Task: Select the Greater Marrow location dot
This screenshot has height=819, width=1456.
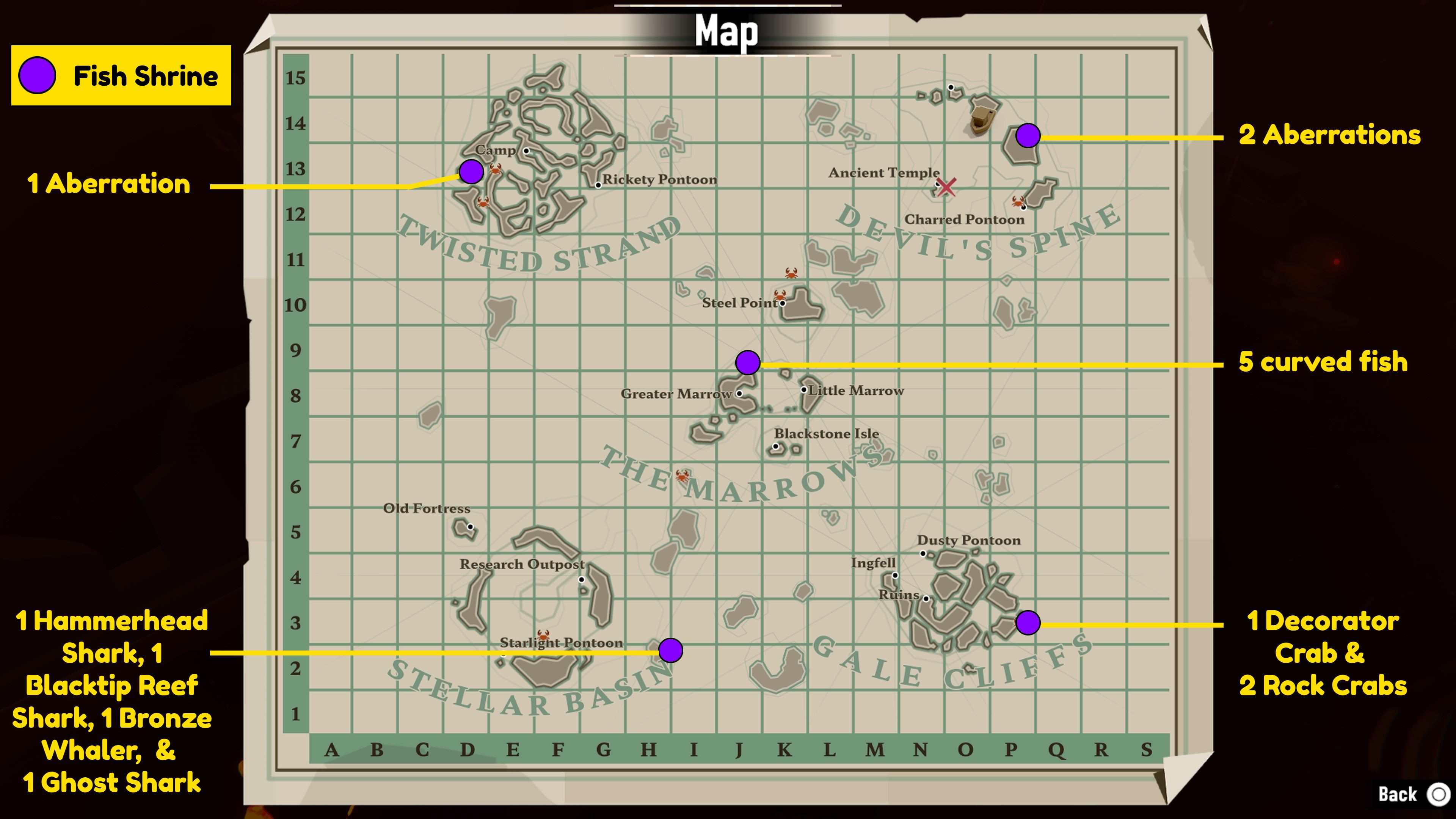Action: tap(739, 394)
